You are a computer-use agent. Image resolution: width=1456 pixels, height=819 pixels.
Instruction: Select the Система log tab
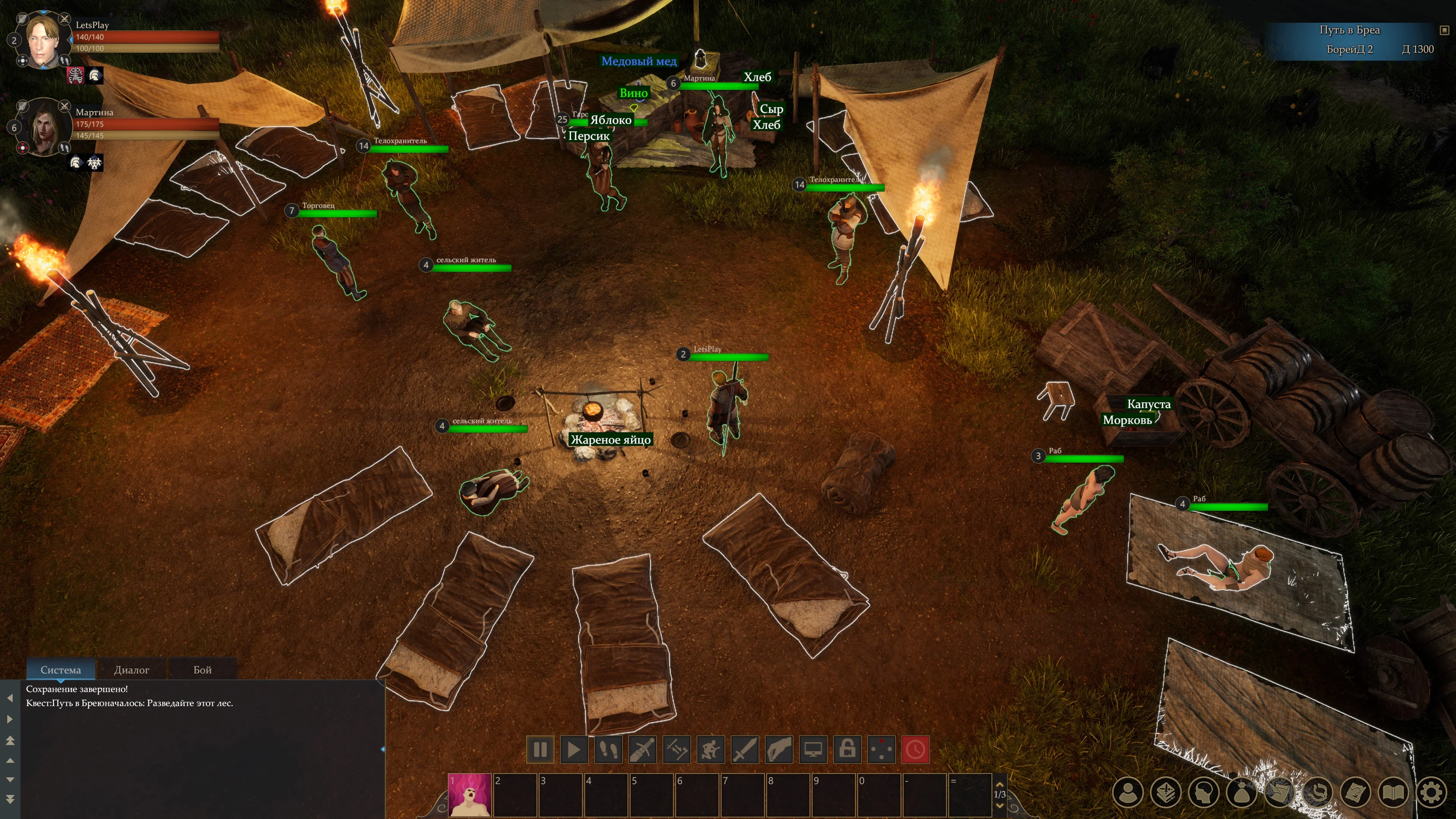coord(61,670)
